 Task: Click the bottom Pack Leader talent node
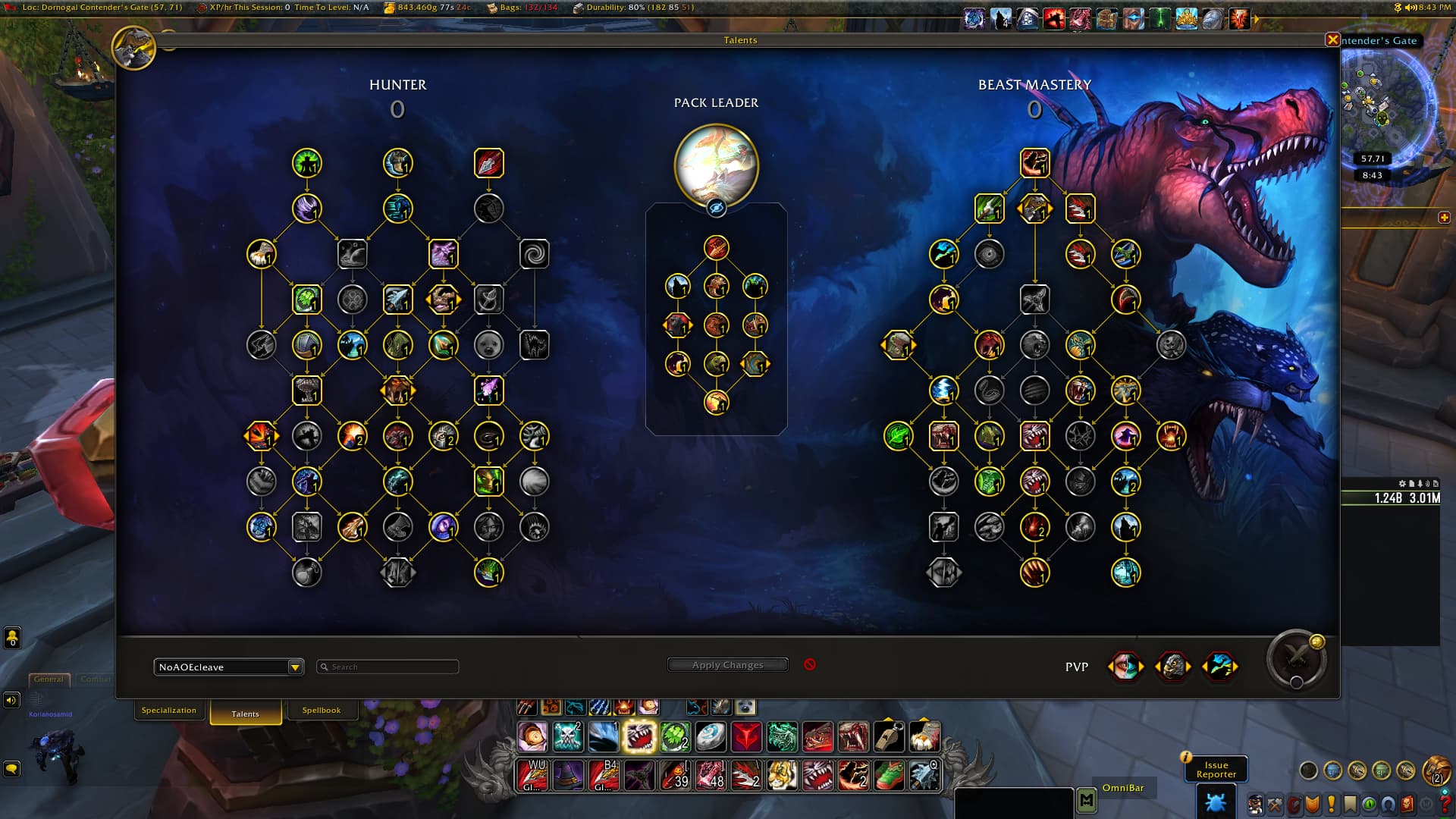click(x=716, y=403)
